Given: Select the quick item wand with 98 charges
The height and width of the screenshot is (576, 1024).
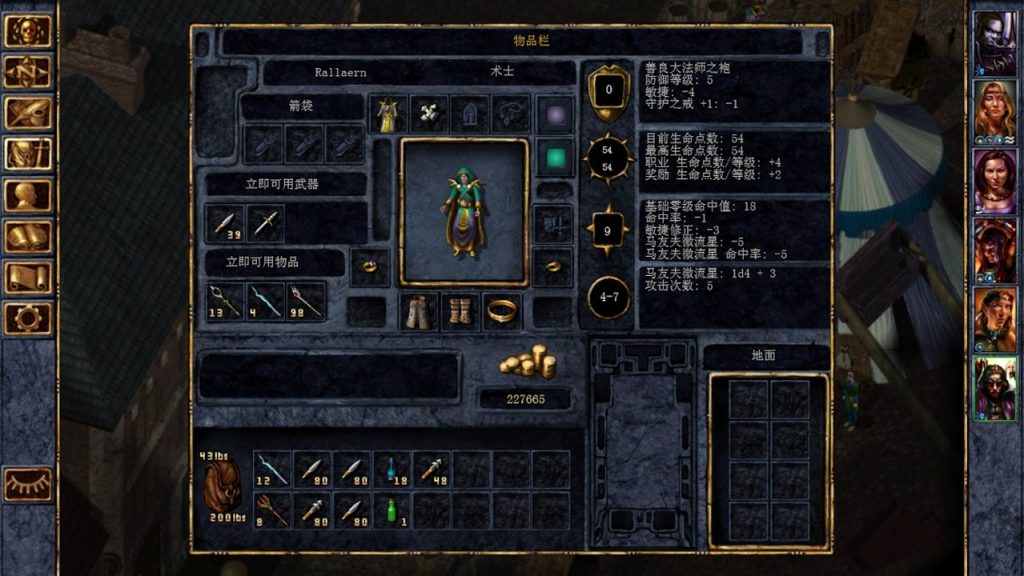Looking at the screenshot, I should pos(307,300).
